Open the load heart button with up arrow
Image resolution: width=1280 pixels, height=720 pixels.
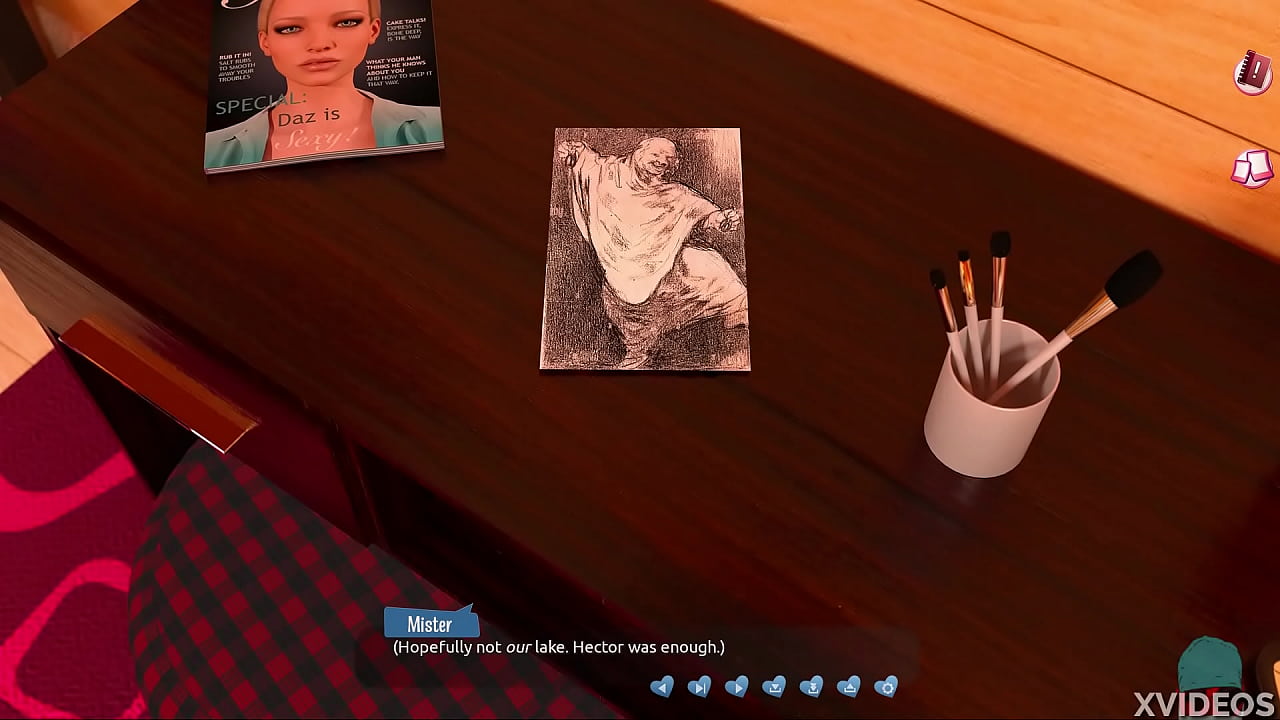pyautogui.click(x=848, y=687)
